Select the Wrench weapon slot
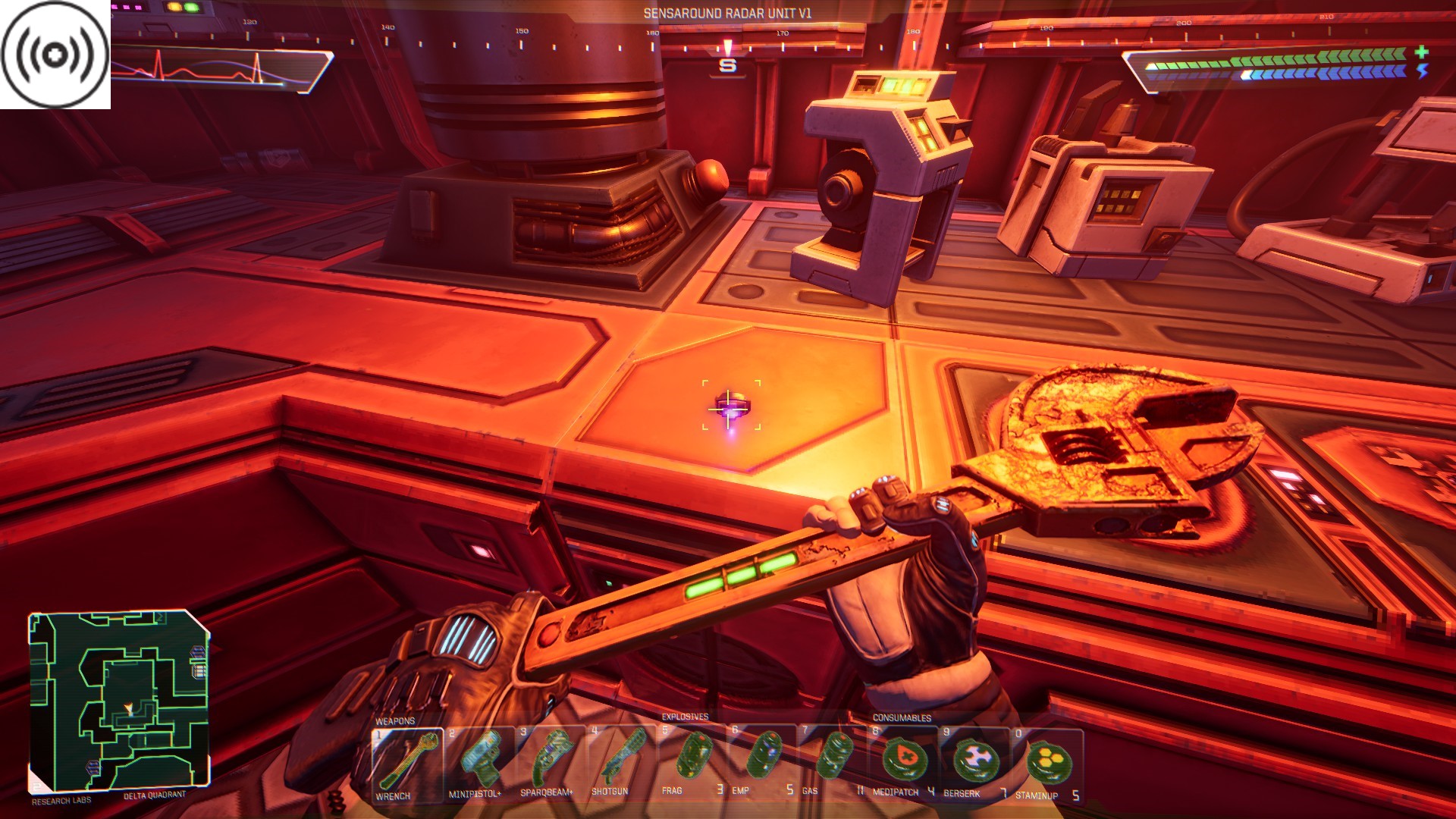This screenshot has height=819, width=1456. point(407,763)
